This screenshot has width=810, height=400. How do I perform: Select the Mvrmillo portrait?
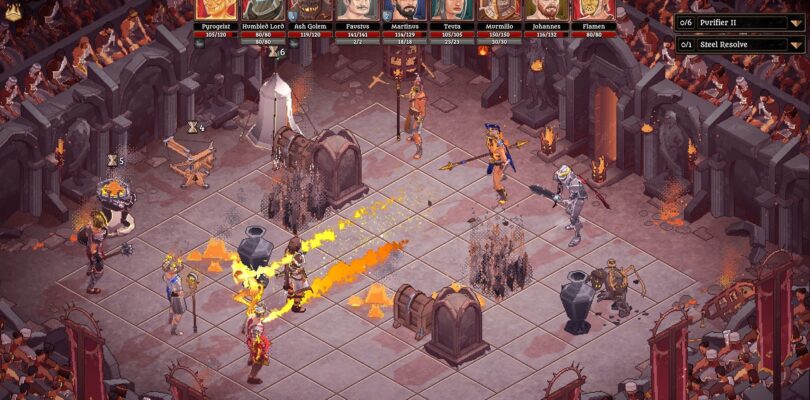(x=499, y=10)
